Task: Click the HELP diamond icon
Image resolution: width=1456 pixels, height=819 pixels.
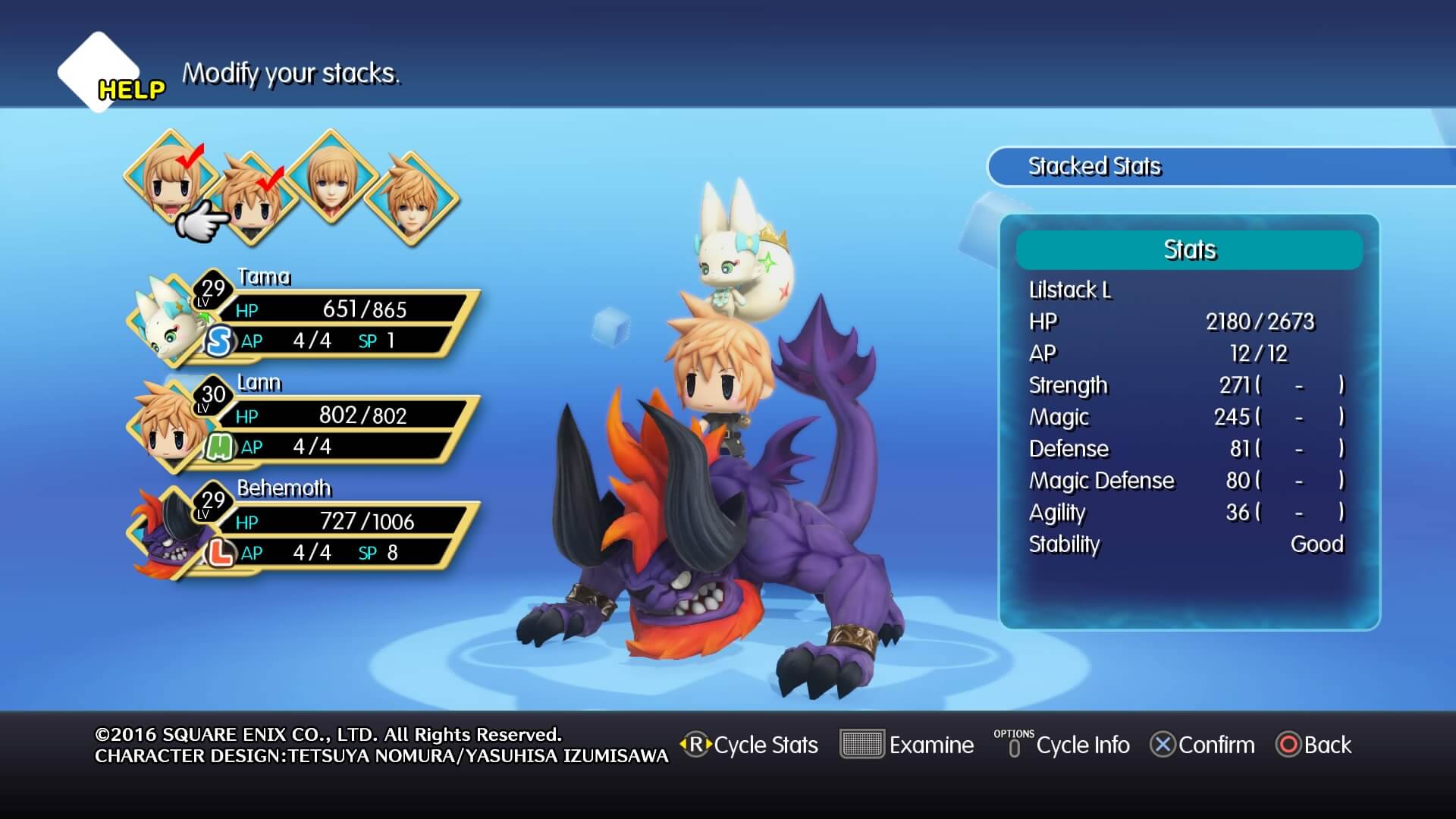Action: (99, 72)
